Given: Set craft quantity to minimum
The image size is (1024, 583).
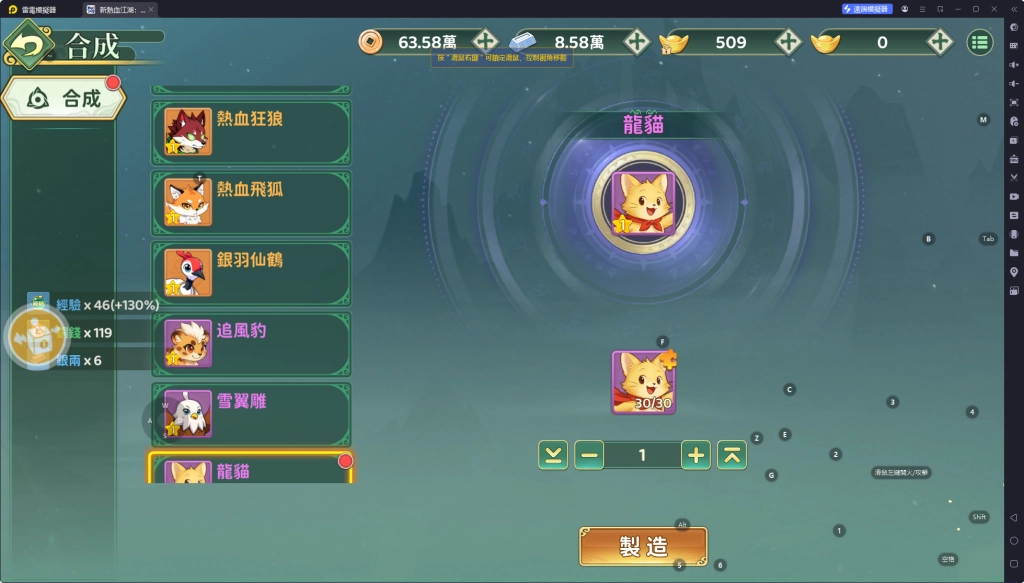Looking at the screenshot, I should click(552, 455).
